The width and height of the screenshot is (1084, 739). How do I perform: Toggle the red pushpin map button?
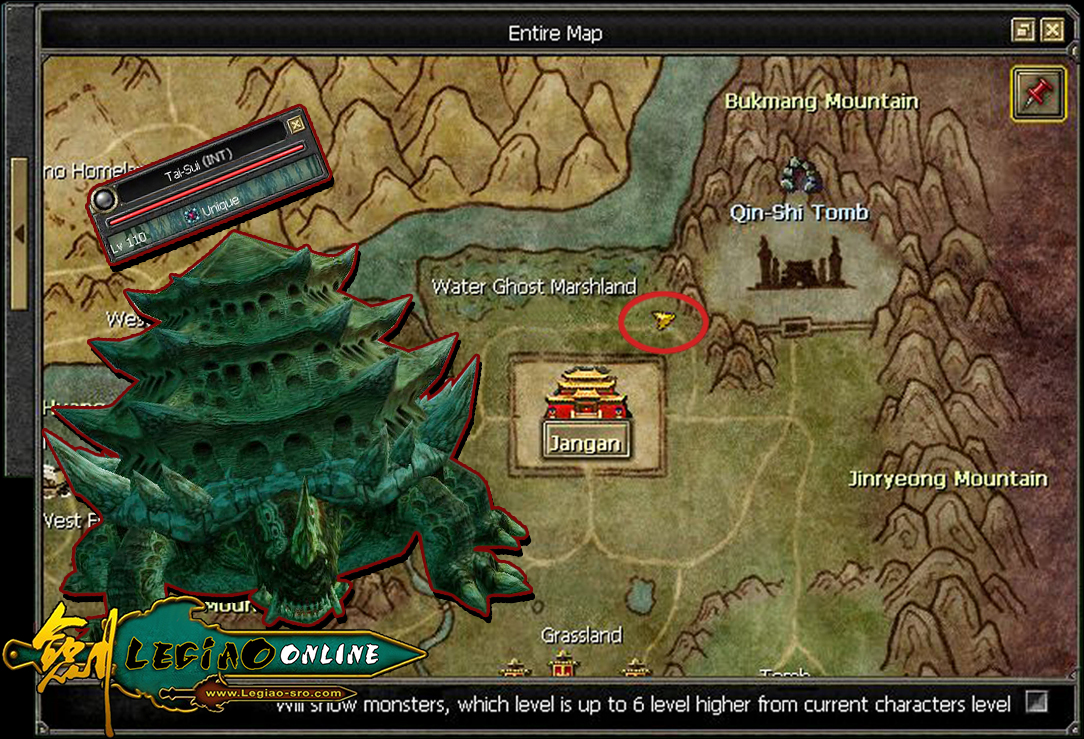coord(1038,95)
